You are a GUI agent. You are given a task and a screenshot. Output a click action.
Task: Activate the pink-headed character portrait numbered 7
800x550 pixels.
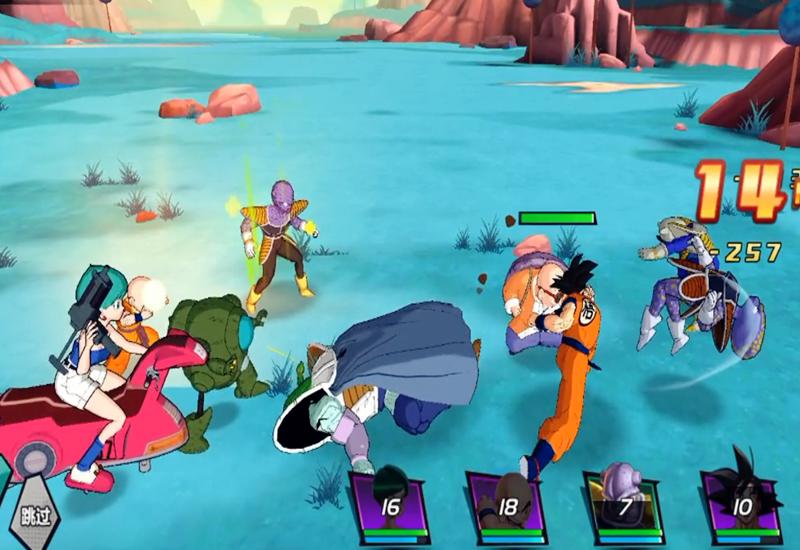tap(622, 503)
